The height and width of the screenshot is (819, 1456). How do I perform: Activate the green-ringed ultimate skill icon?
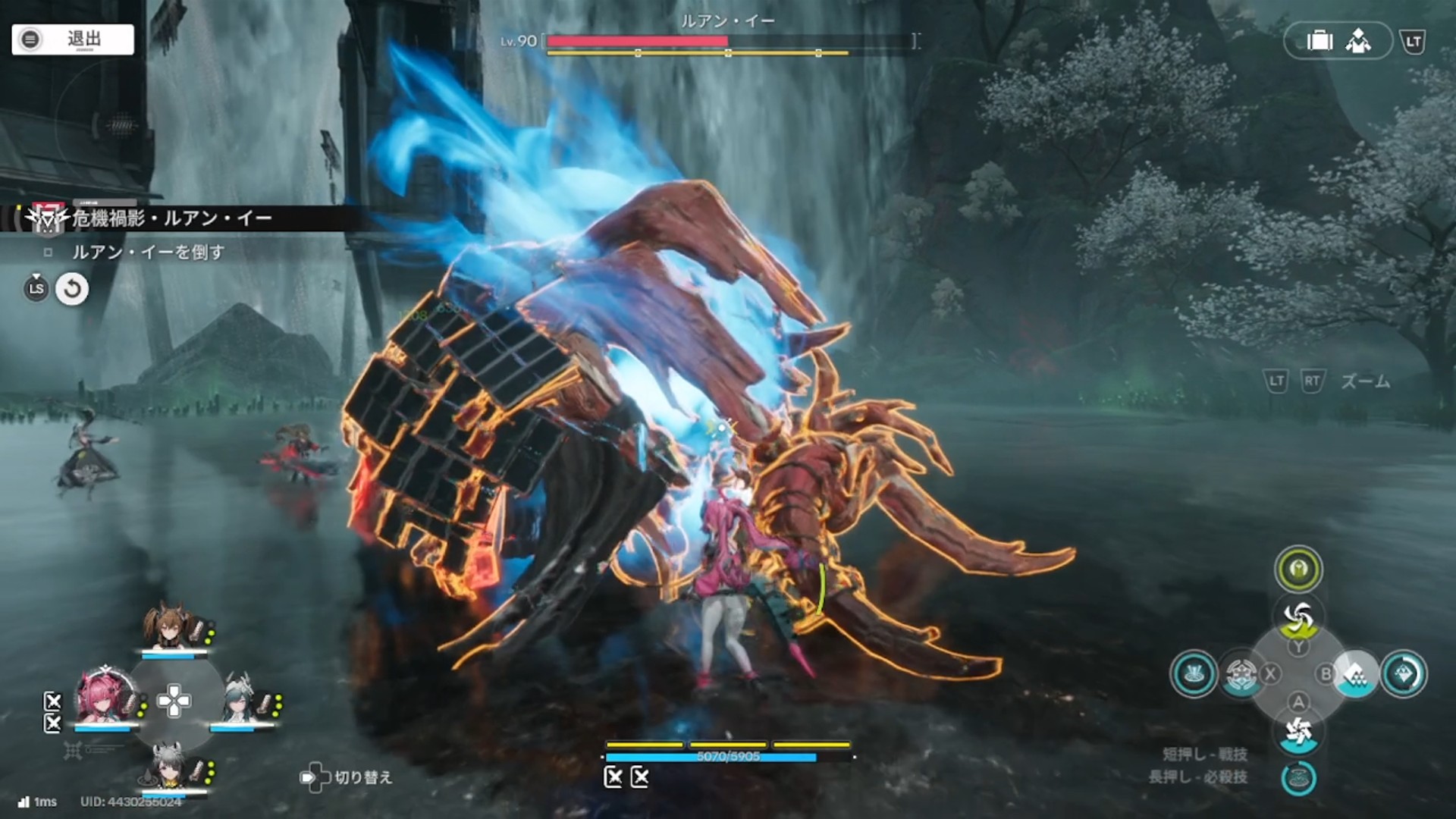point(1298,570)
